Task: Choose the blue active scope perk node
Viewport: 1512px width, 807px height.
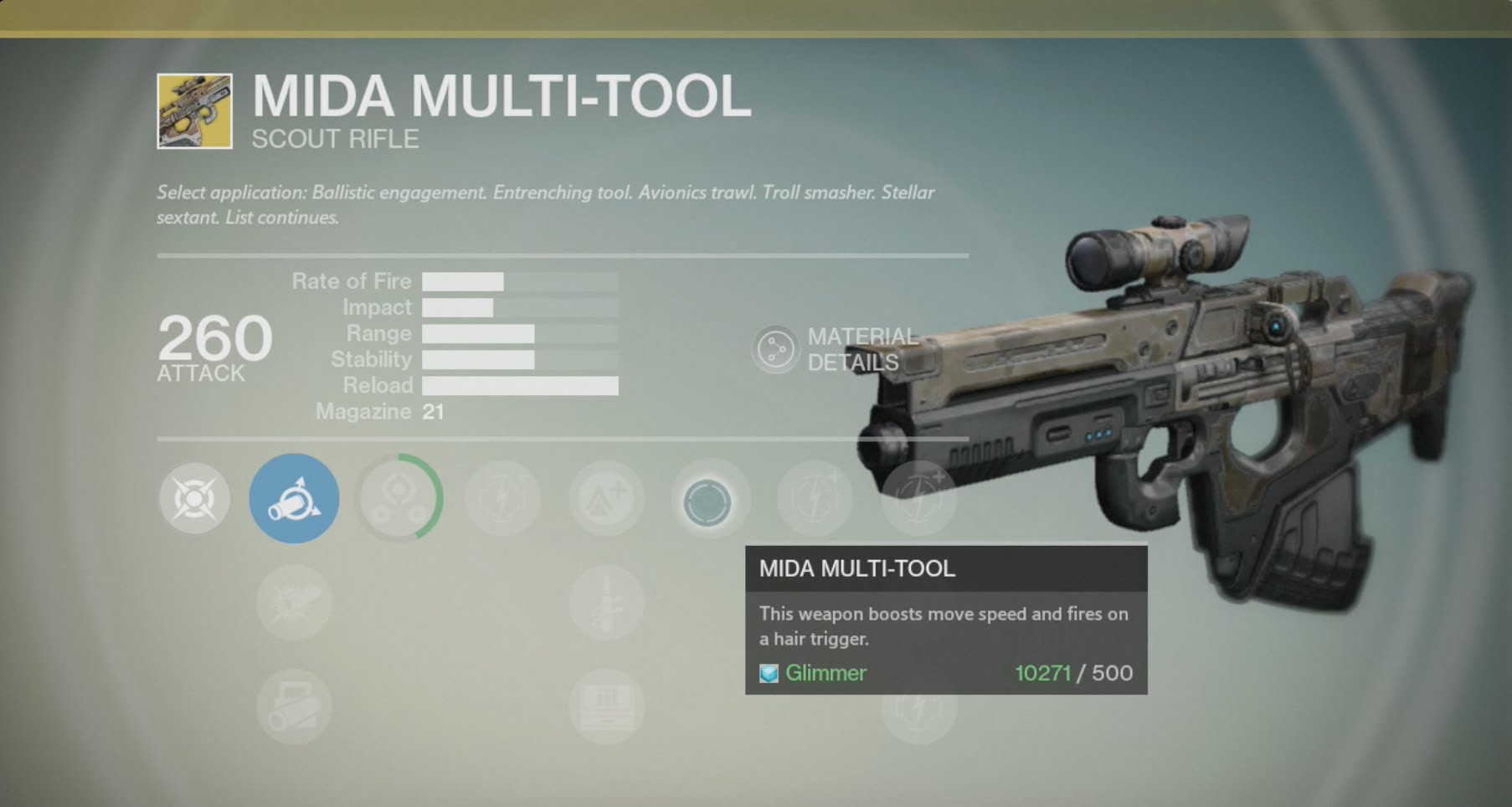Action: (294, 499)
